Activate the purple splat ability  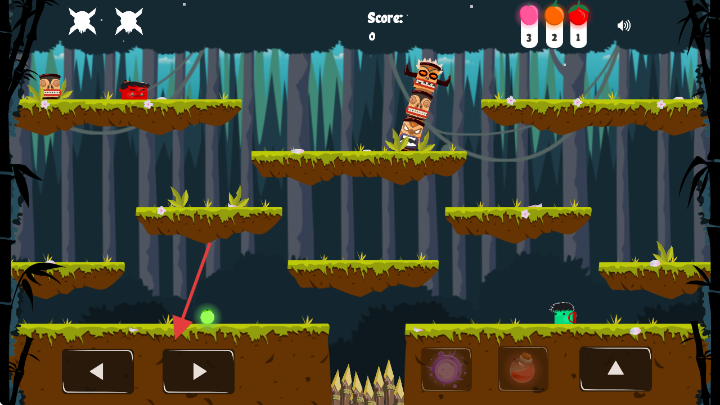(446, 369)
